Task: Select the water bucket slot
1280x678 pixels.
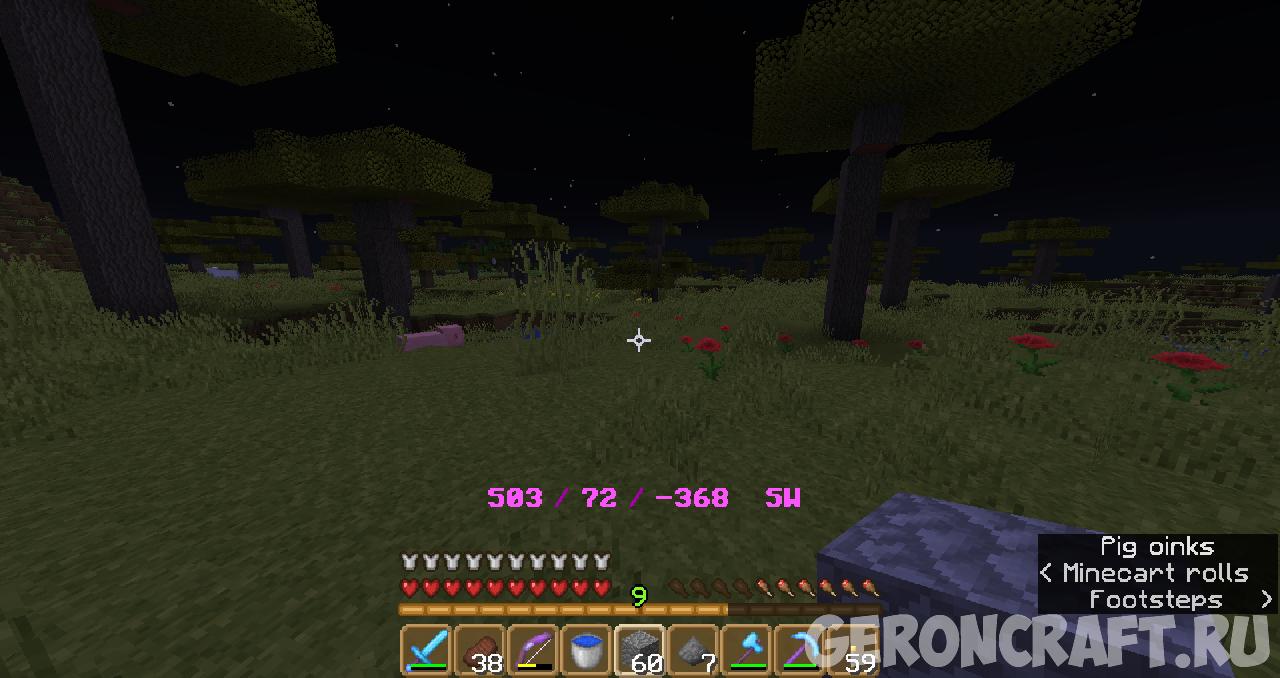Action: point(587,650)
